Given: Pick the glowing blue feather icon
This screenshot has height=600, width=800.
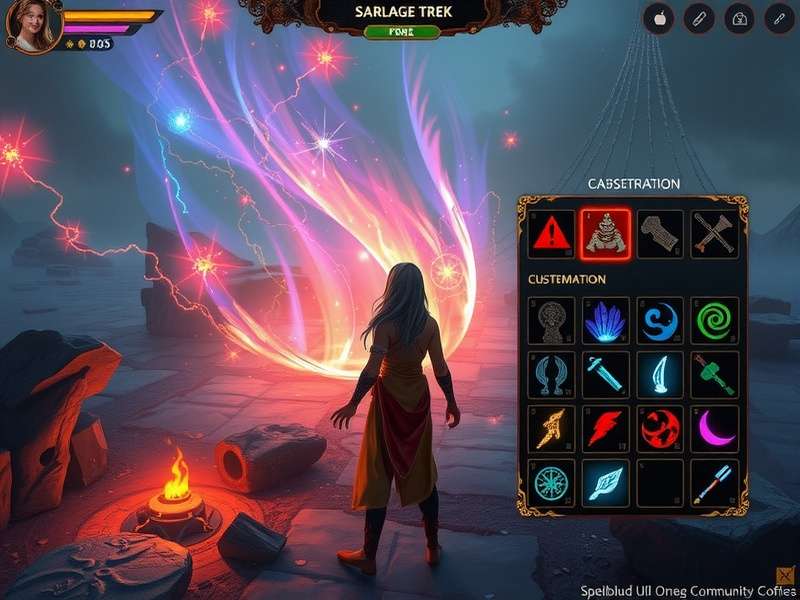Looking at the screenshot, I should 605,482.
